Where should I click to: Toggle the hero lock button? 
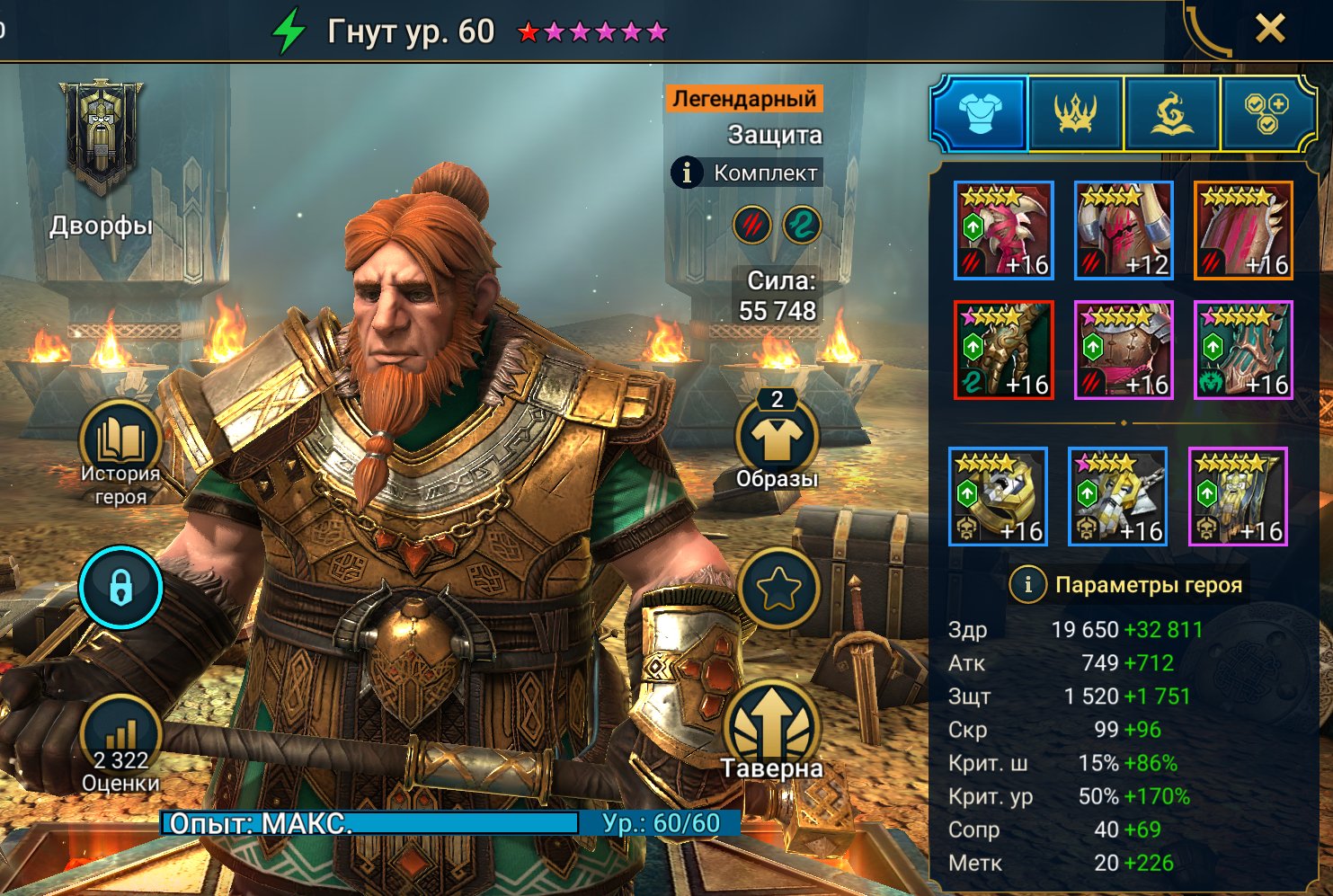120,588
